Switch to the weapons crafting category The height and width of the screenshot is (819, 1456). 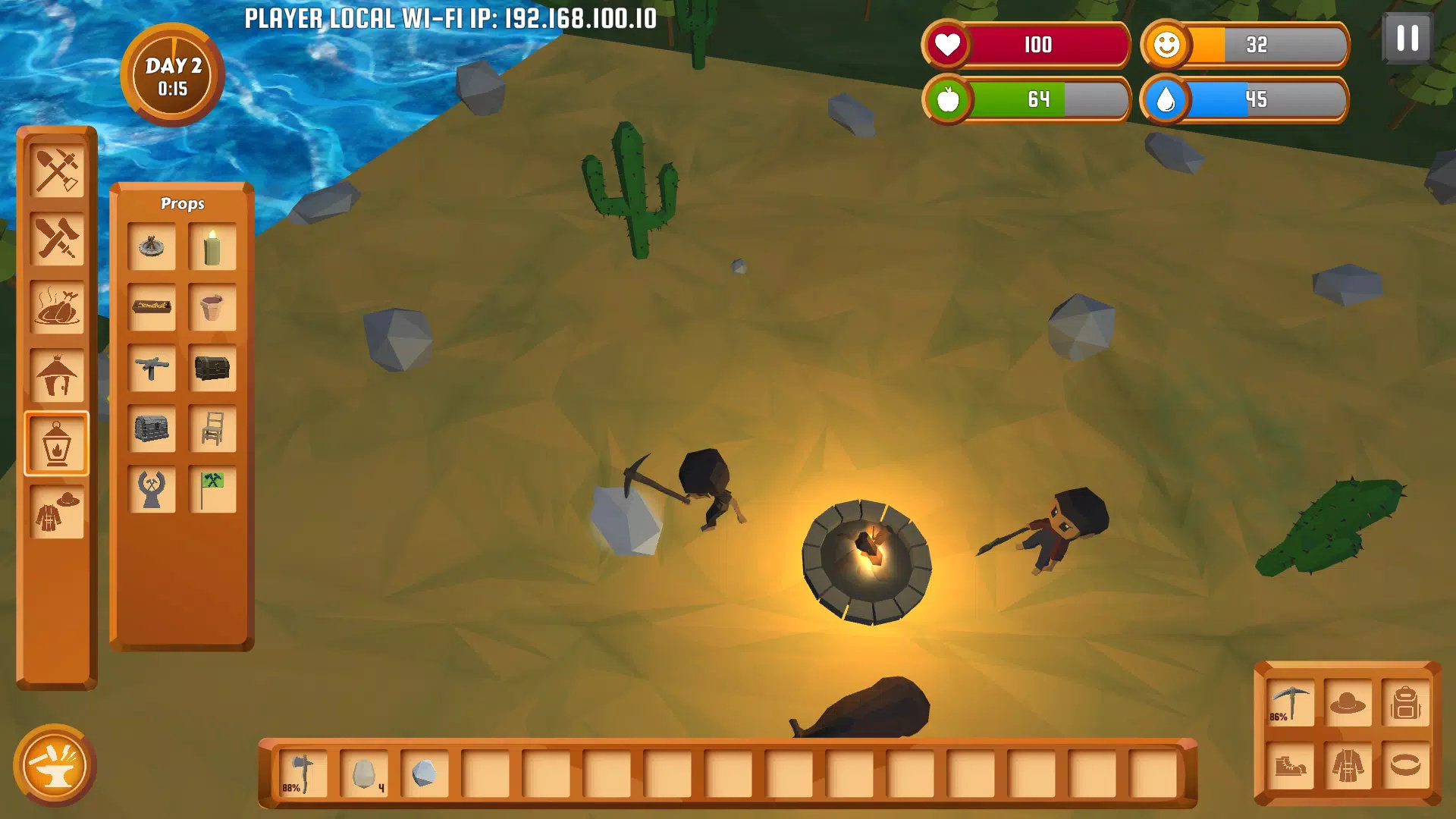(x=57, y=239)
